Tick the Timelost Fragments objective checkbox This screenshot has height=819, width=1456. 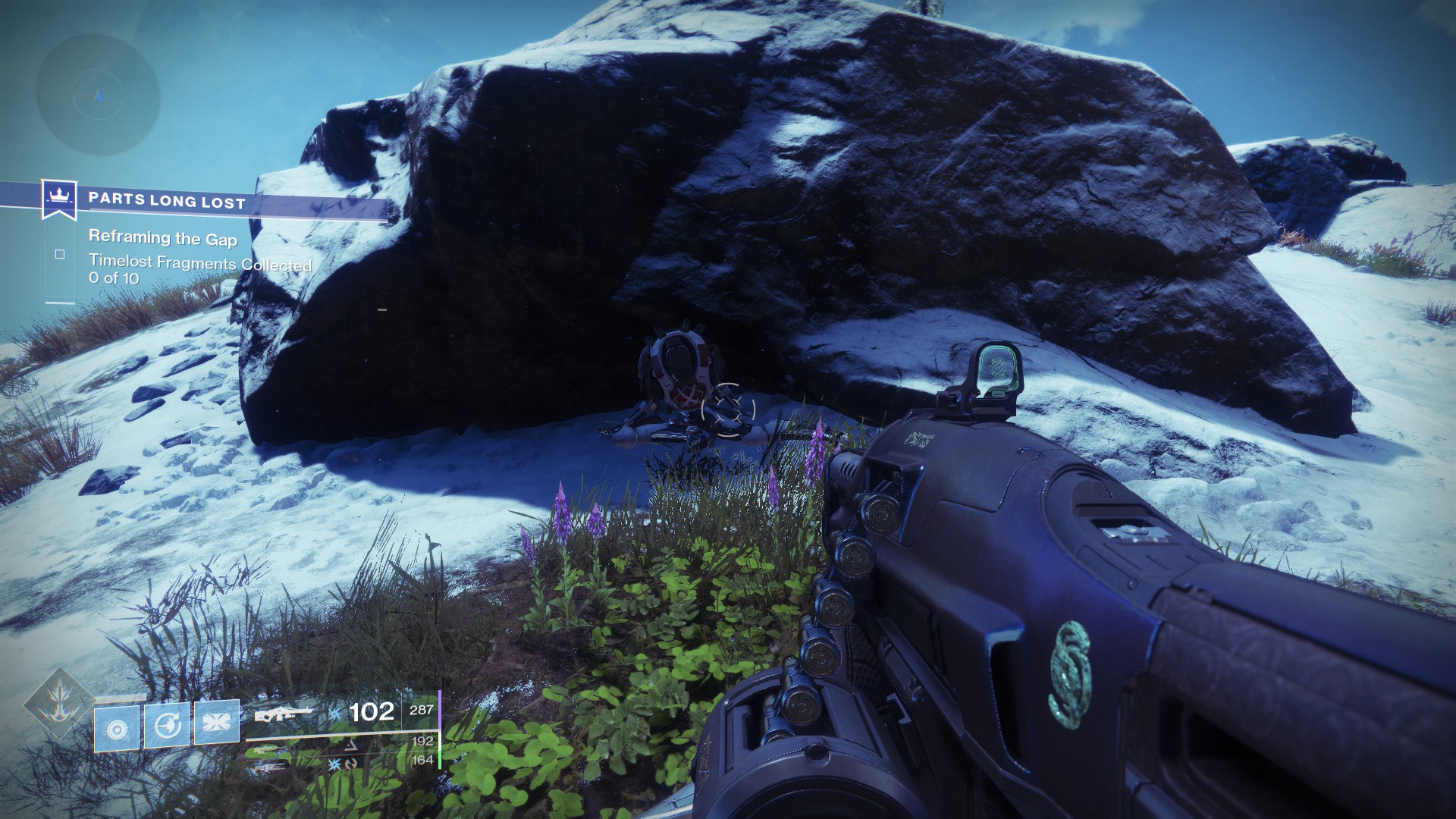coord(60,255)
